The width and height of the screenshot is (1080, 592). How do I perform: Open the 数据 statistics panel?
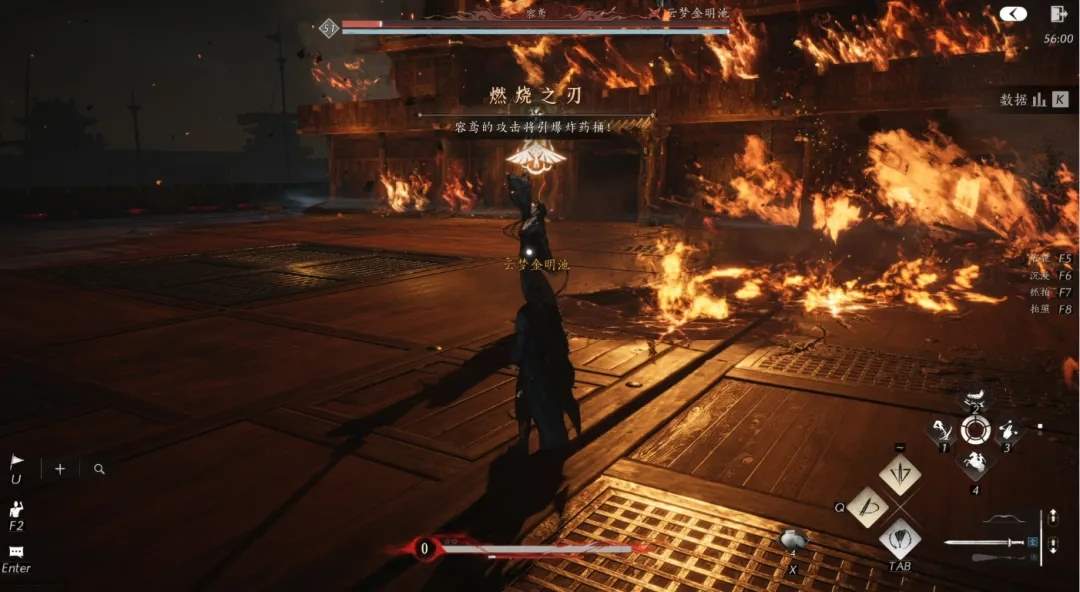(1035, 100)
